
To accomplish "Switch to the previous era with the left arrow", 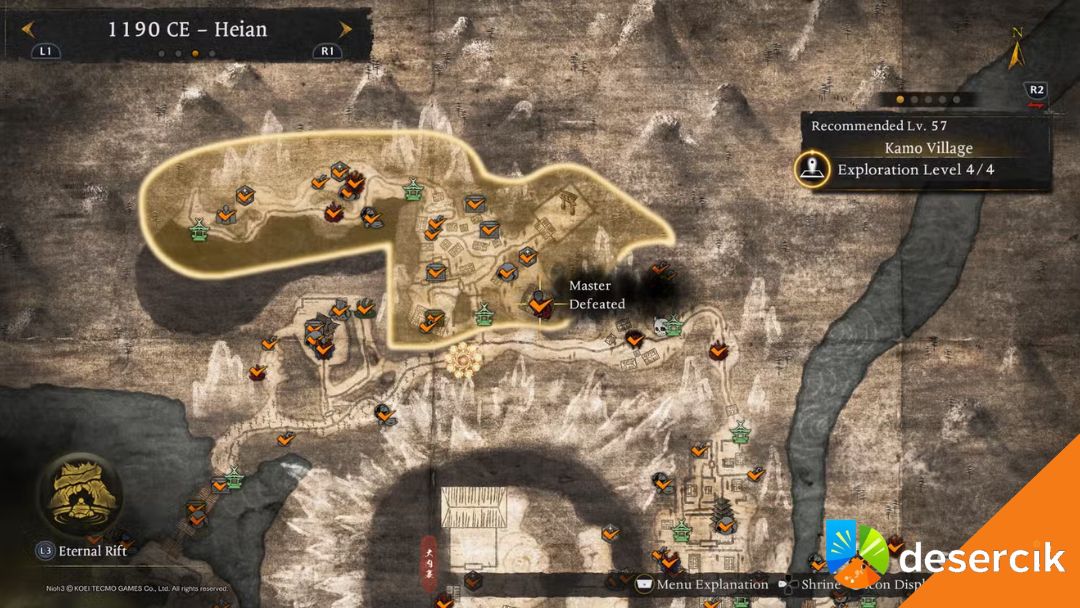I will click(x=29, y=29).
